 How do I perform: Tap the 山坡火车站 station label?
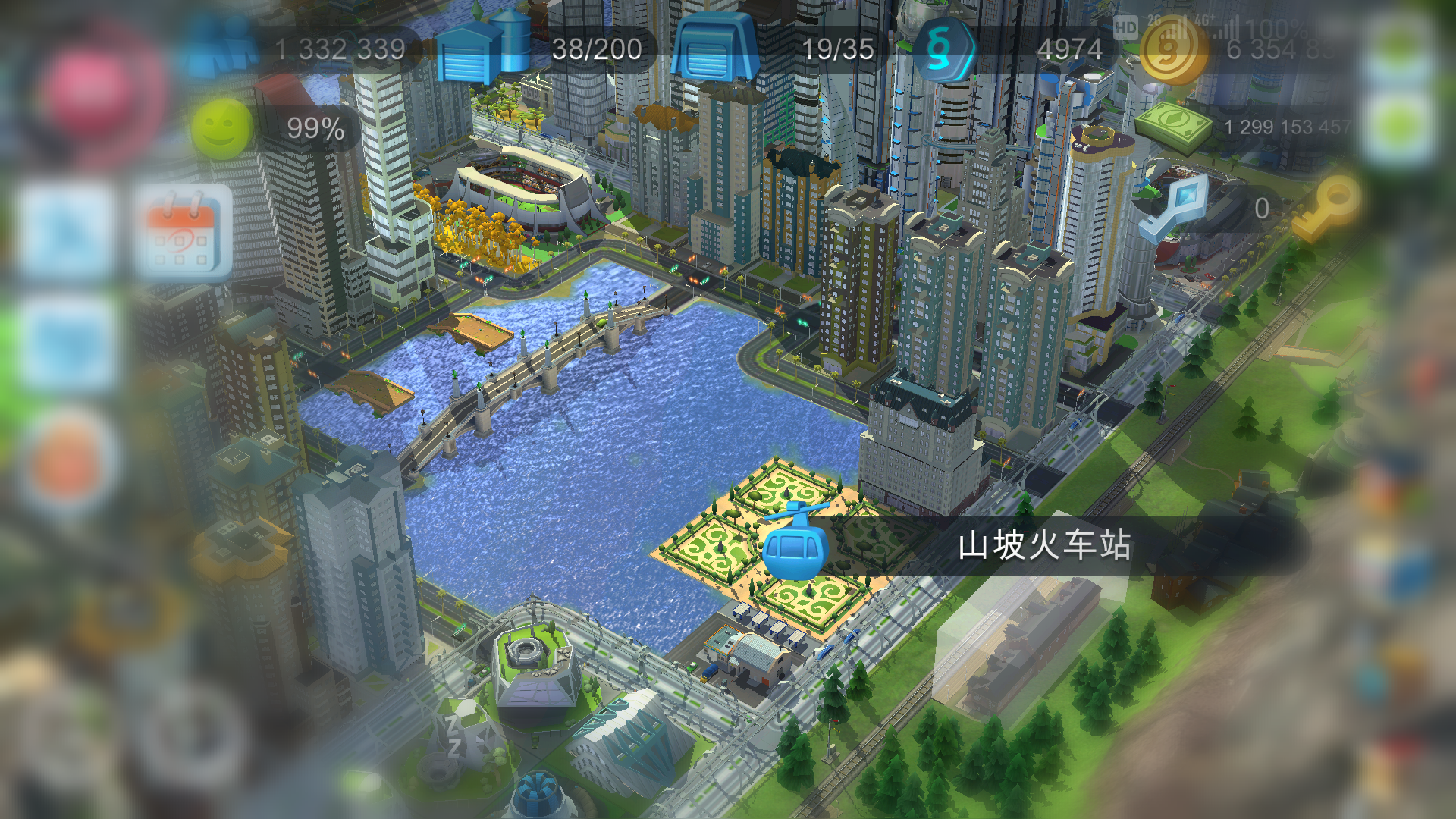click(1046, 544)
